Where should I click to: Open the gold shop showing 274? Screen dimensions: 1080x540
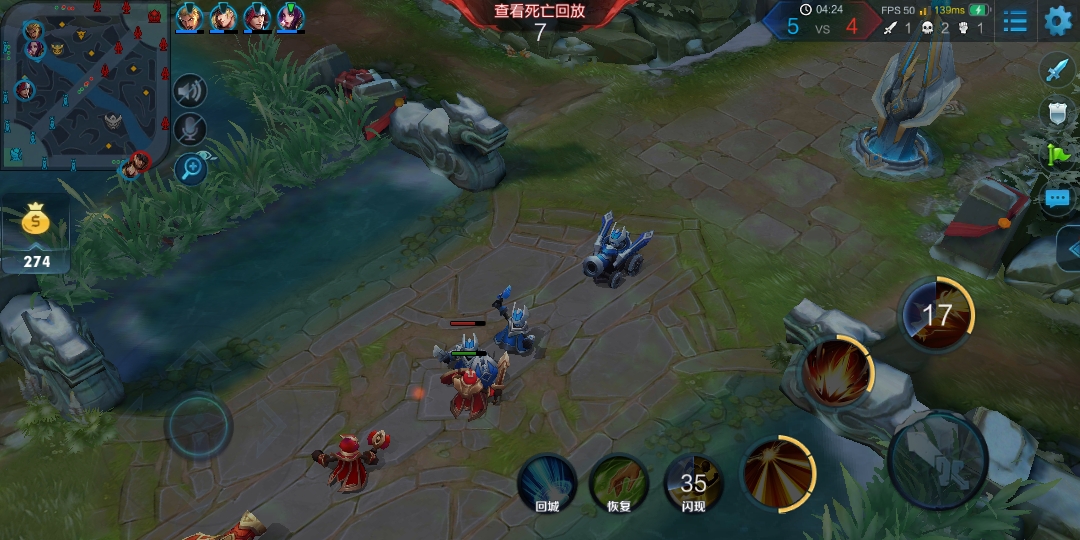coord(36,235)
